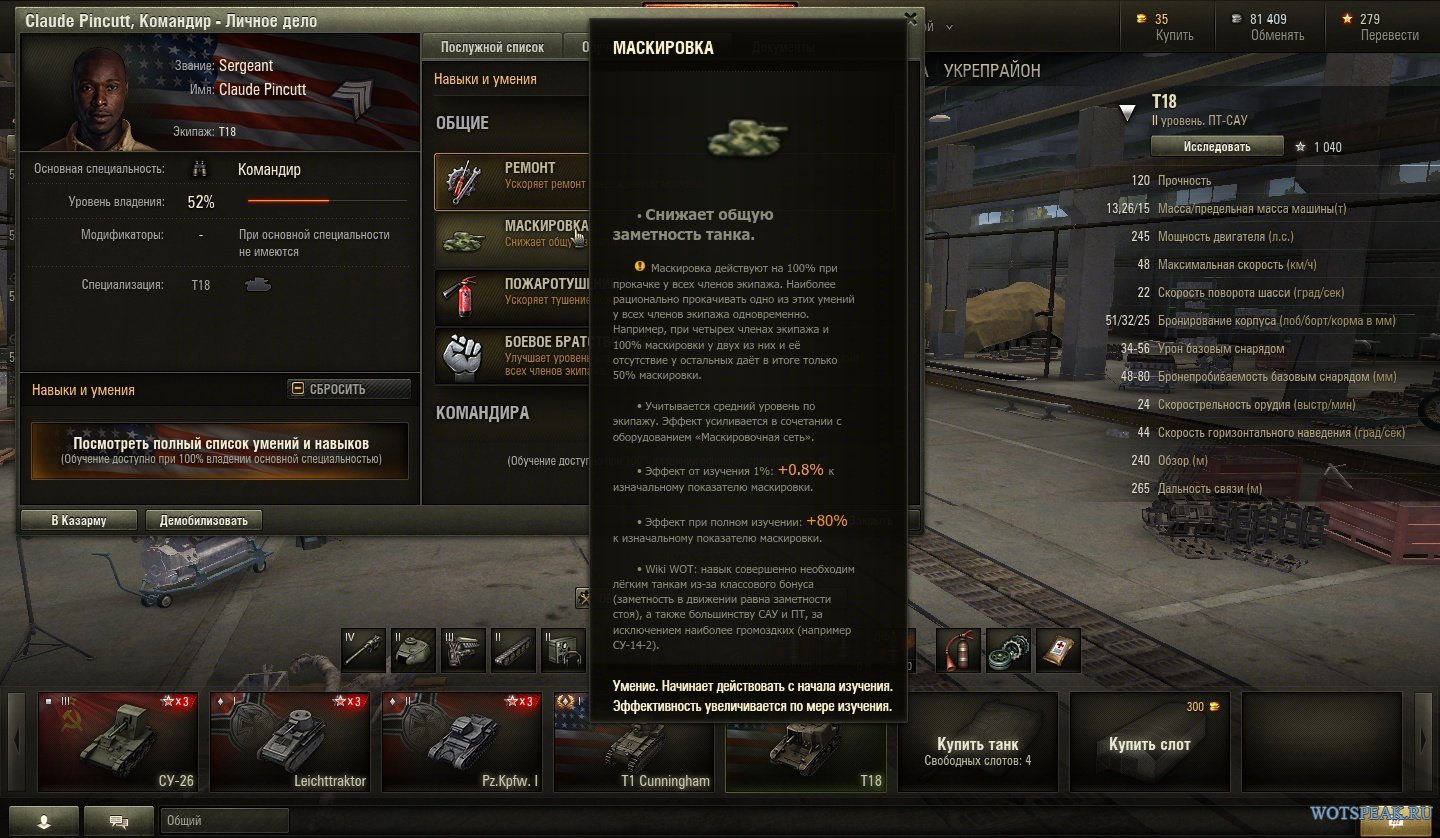This screenshot has width=1440, height=838.
Task: Select the СУ-26 tank in the carousel
Action: coord(119,742)
